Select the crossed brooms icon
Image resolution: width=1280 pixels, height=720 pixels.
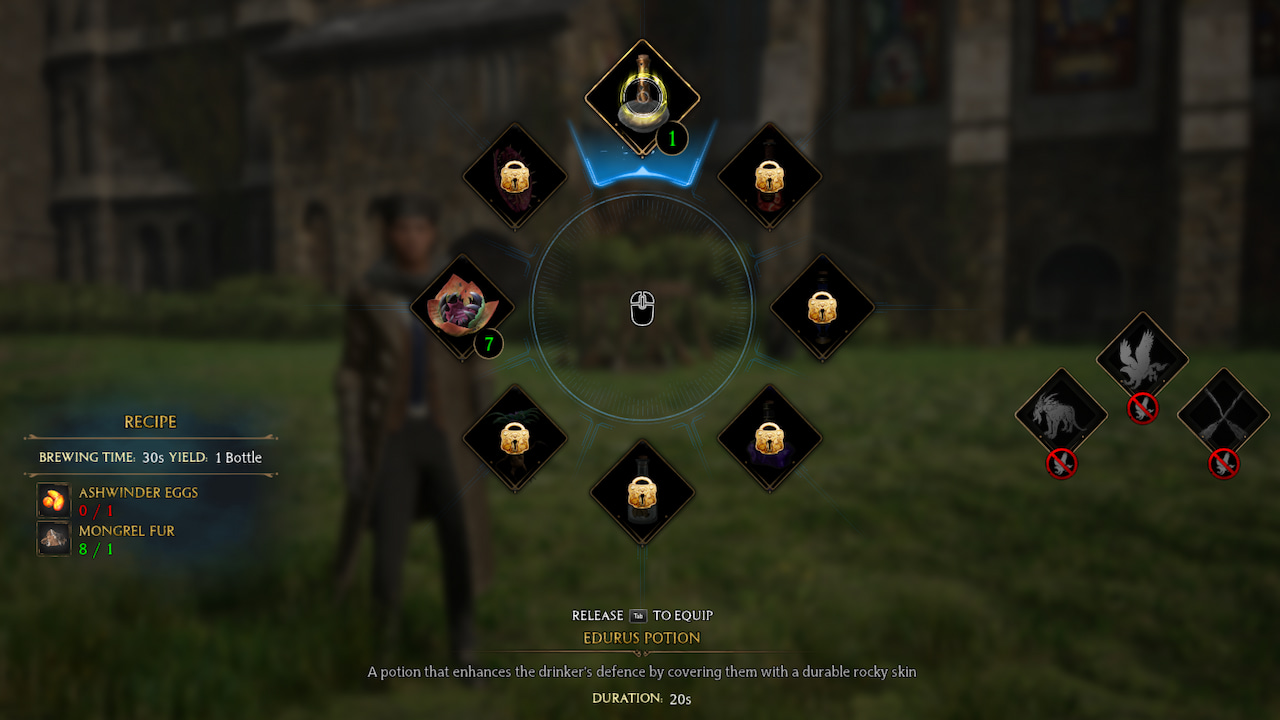(x=1222, y=412)
